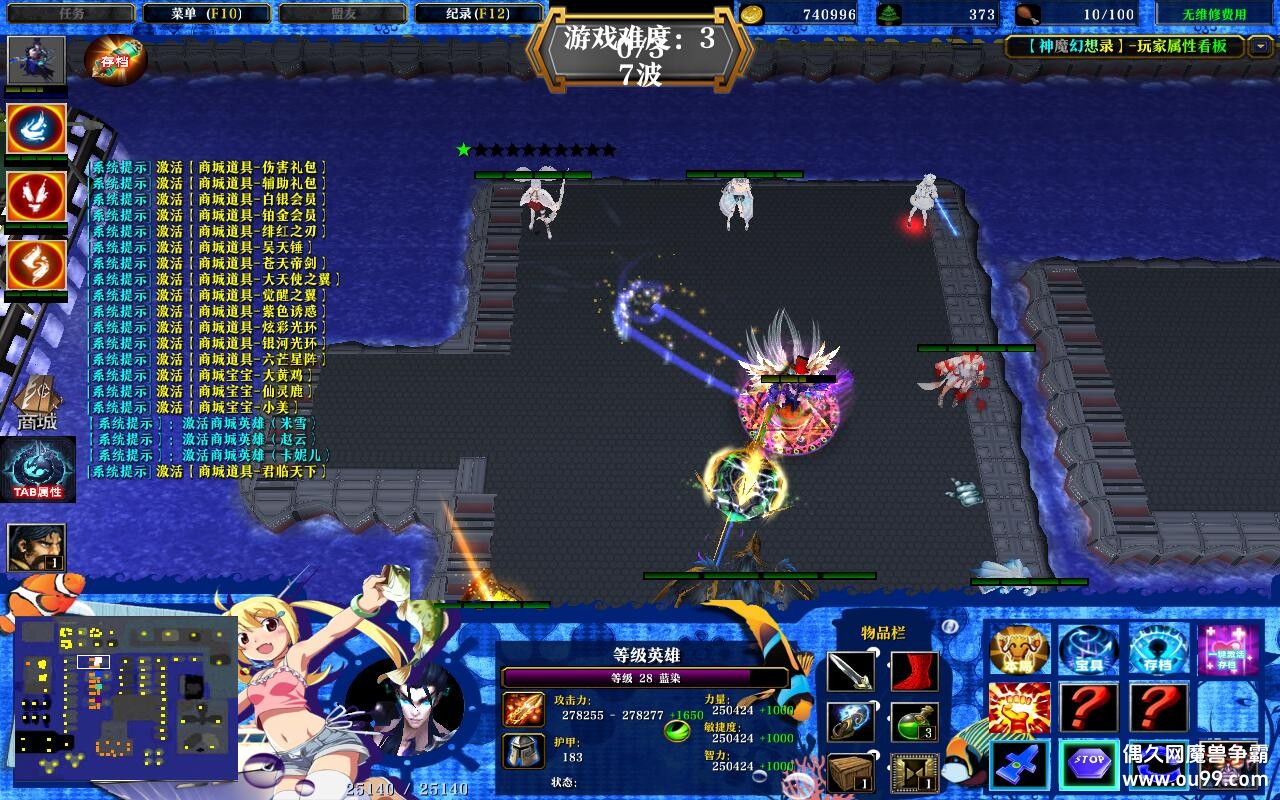Activate the glowing fist ability
This screenshot has width=1280, height=800.
coord(1019,708)
